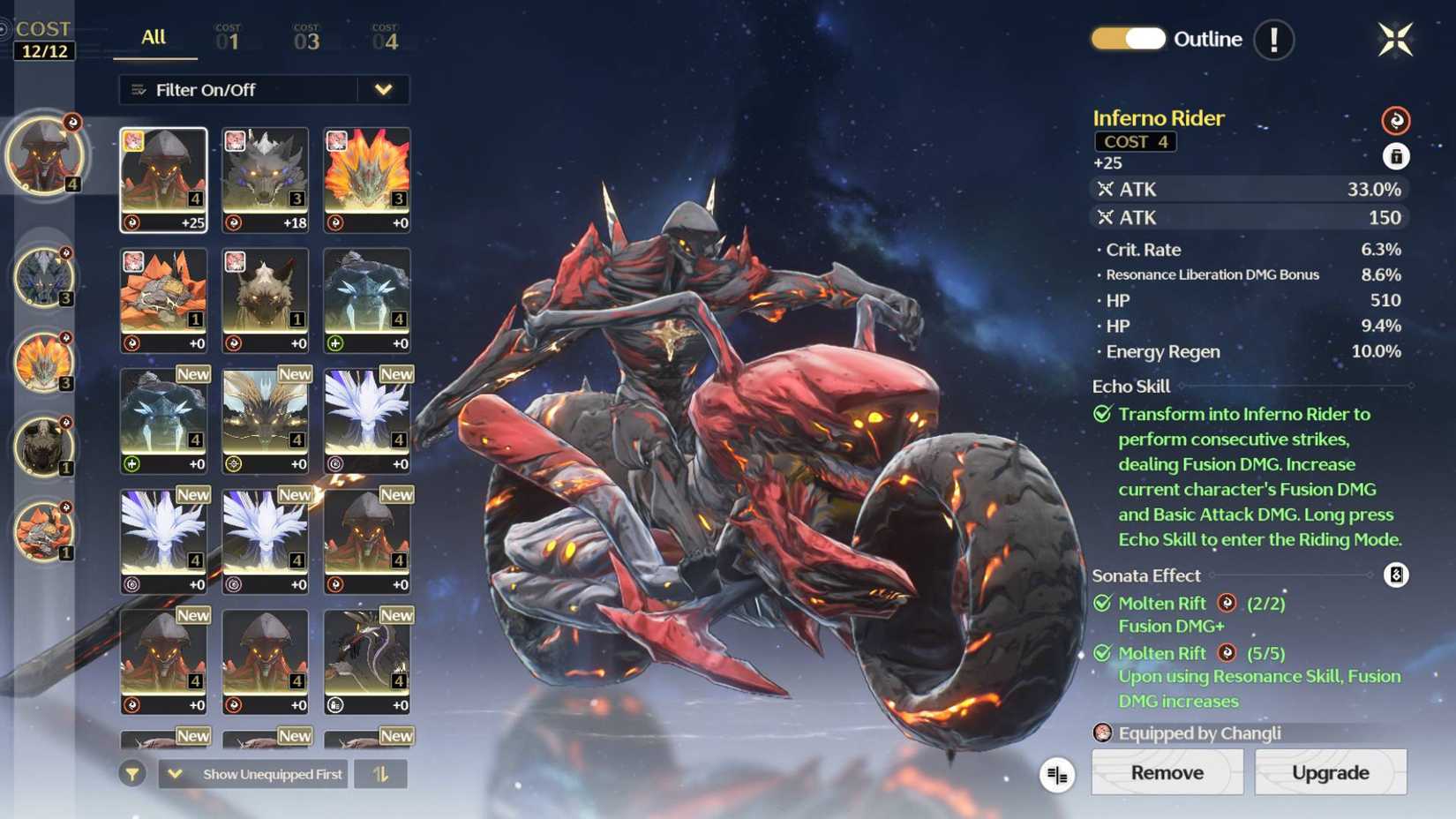Click the funnel filter icon bottom-left
The height and width of the screenshot is (819, 1456).
point(131,774)
